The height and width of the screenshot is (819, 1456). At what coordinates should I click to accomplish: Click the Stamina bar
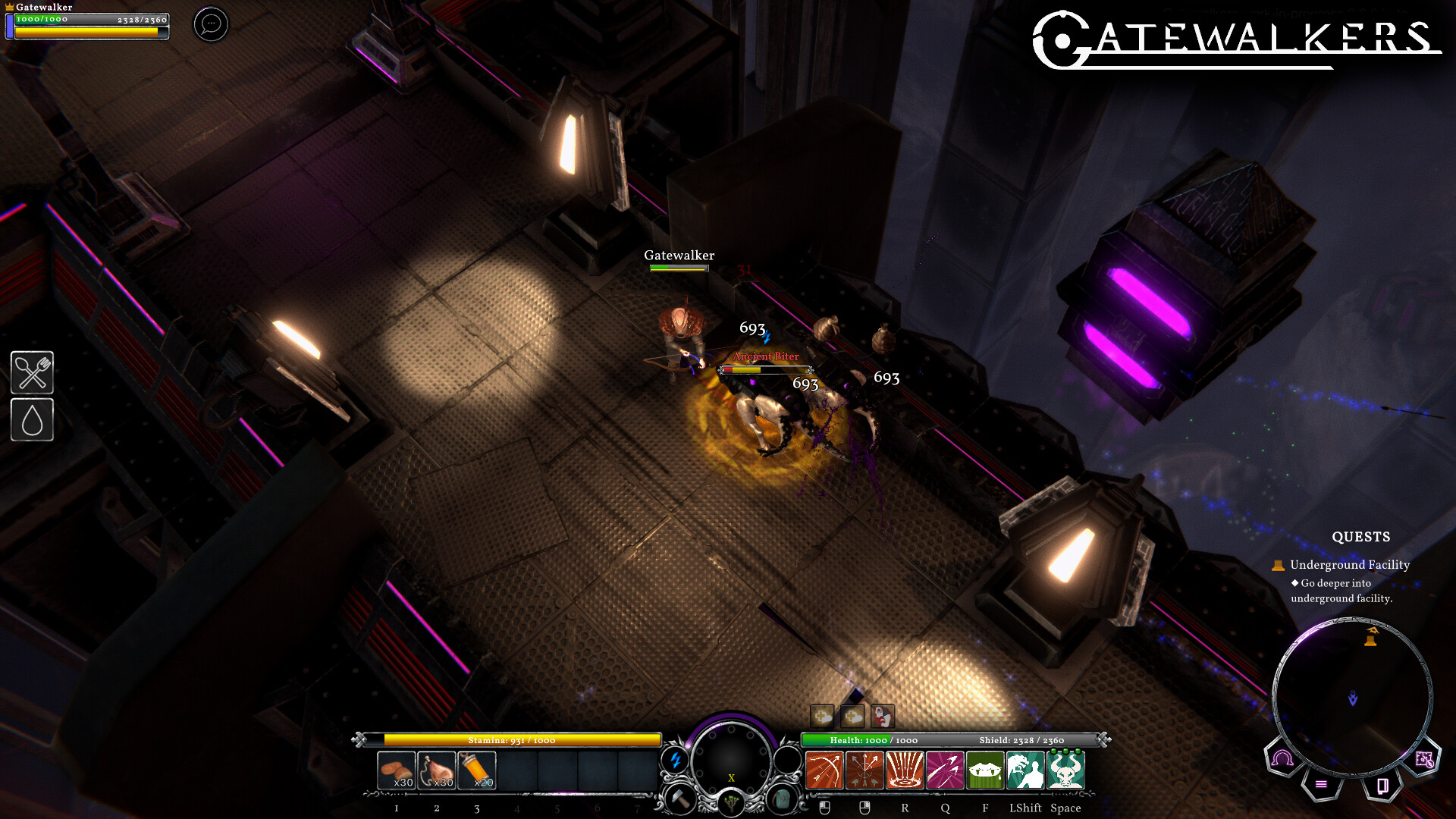click(512, 740)
